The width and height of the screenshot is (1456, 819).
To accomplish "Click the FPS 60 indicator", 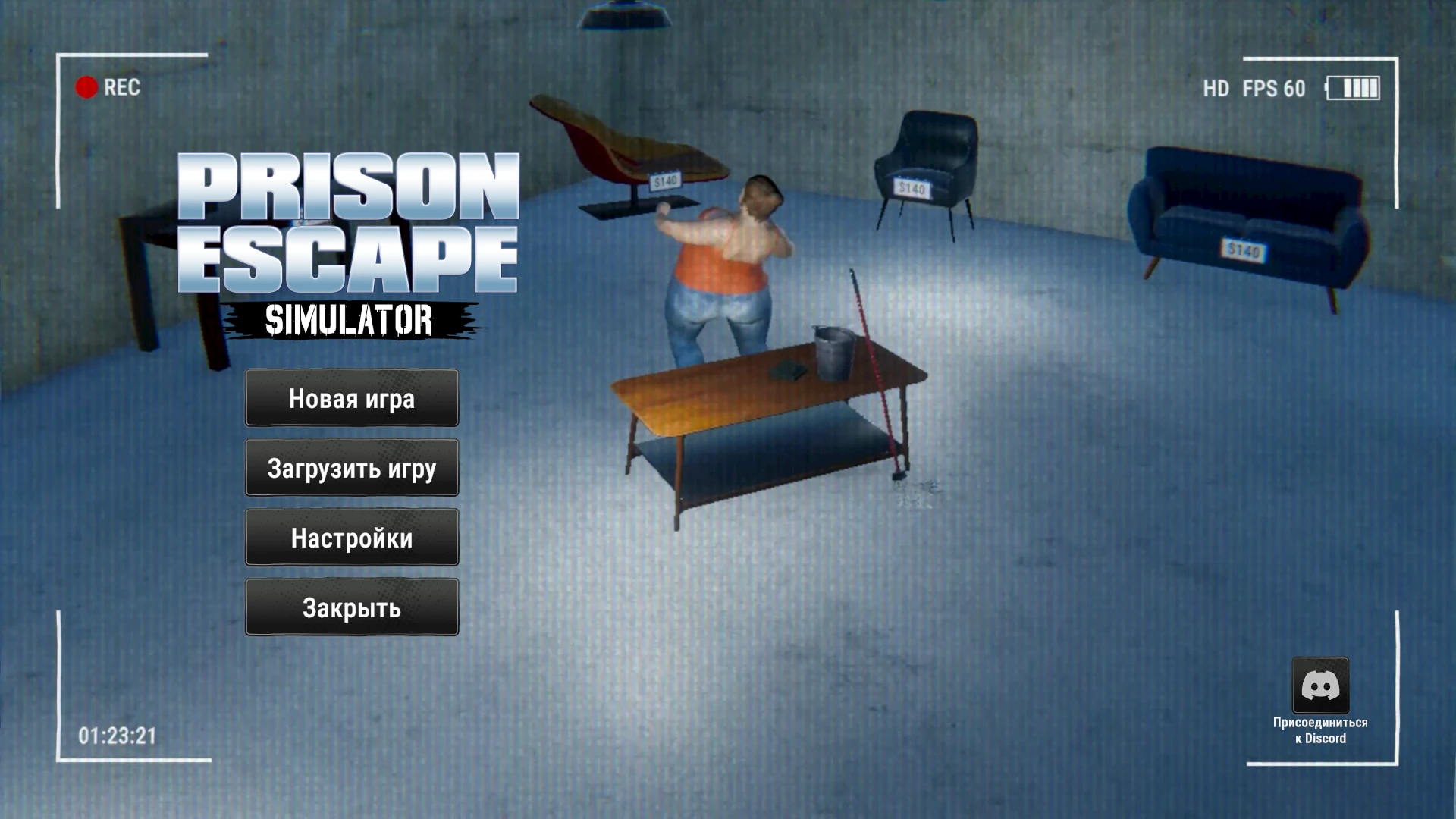I will 1275,89.
